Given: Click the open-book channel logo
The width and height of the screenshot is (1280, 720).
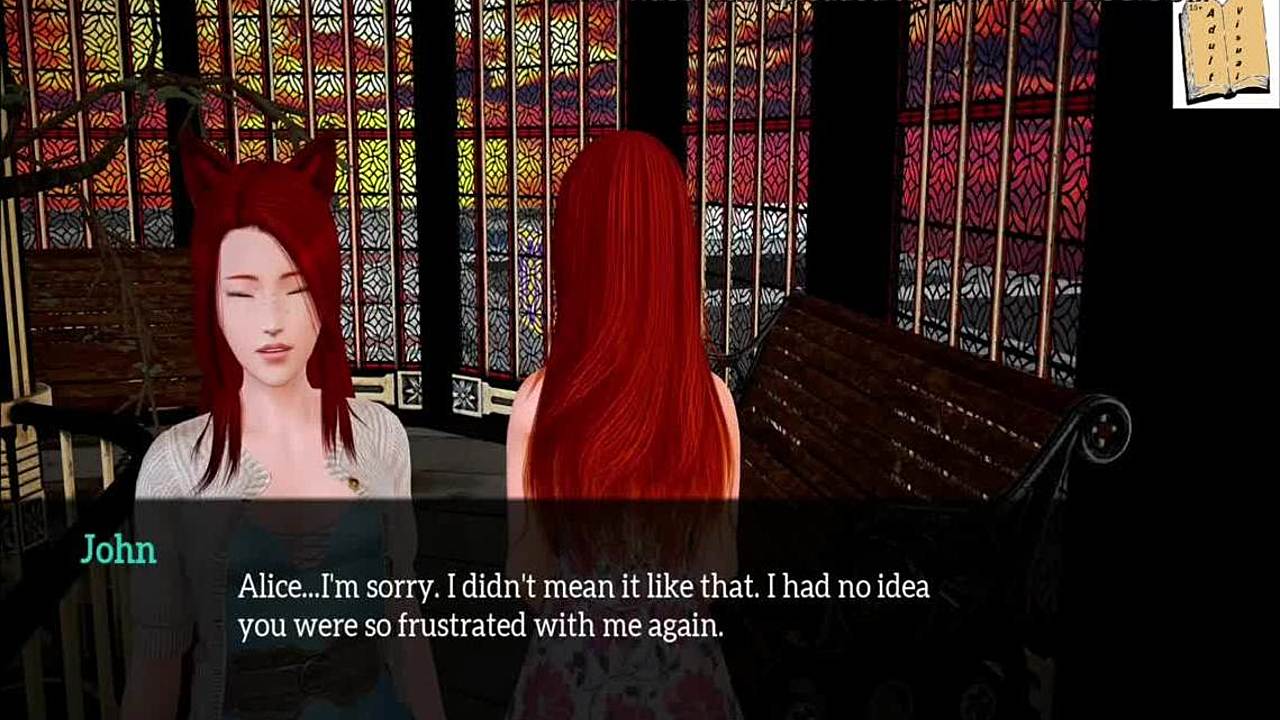Looking at the screenshot, I should pos(1225,53).
